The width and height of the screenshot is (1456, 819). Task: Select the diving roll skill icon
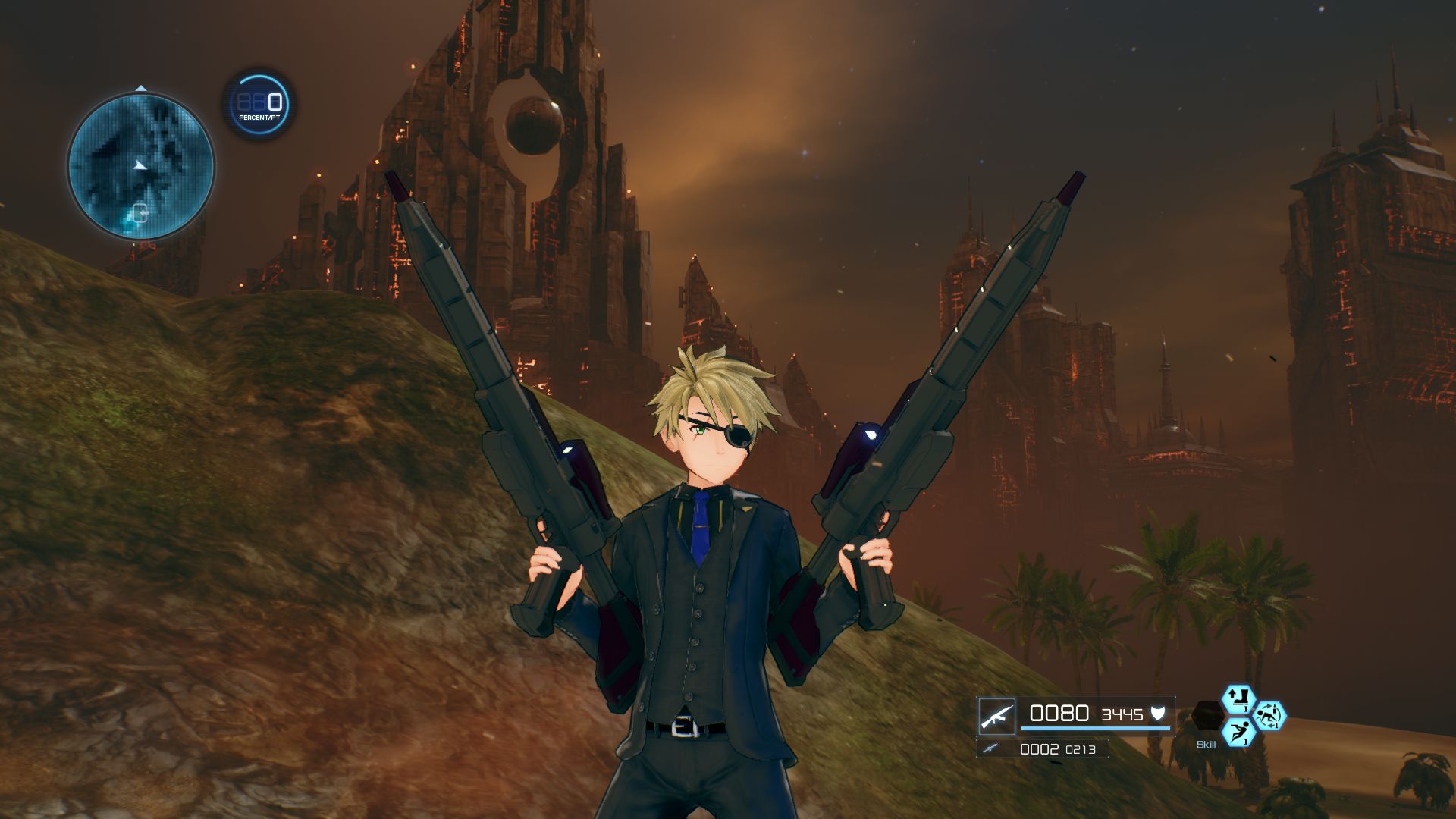1240,732
